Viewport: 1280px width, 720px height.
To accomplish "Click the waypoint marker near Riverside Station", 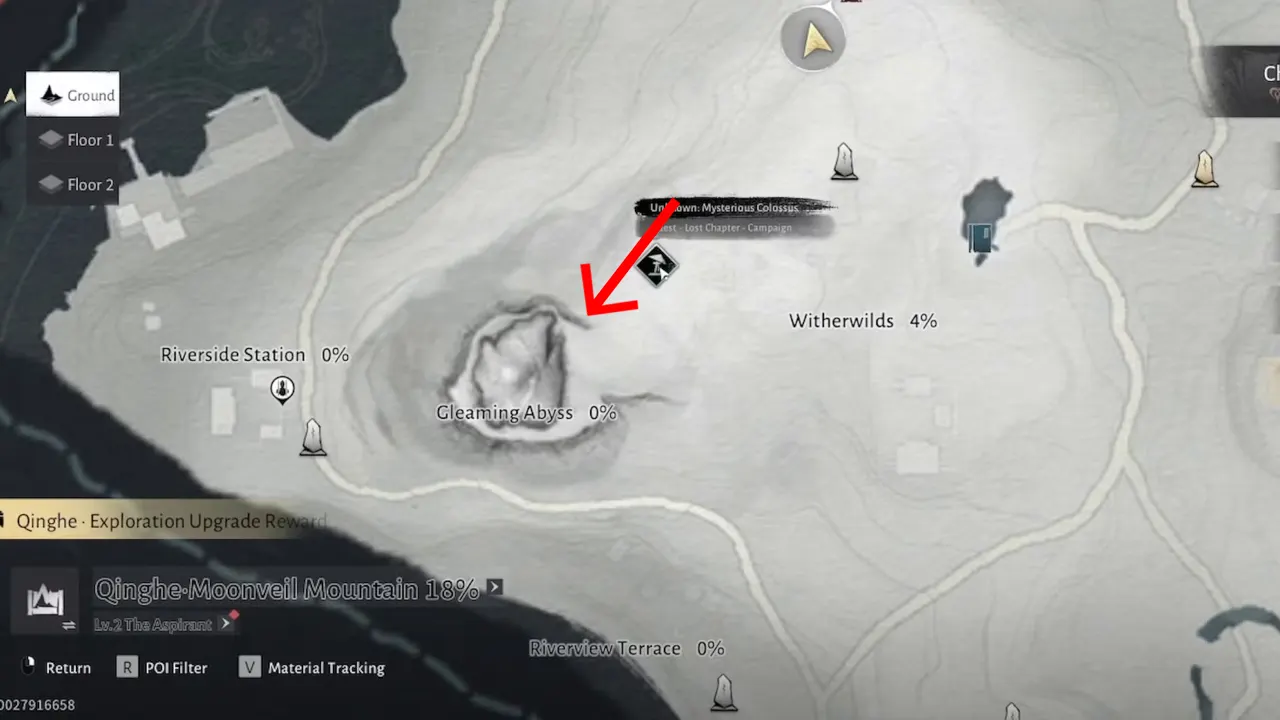I will 282,390.
